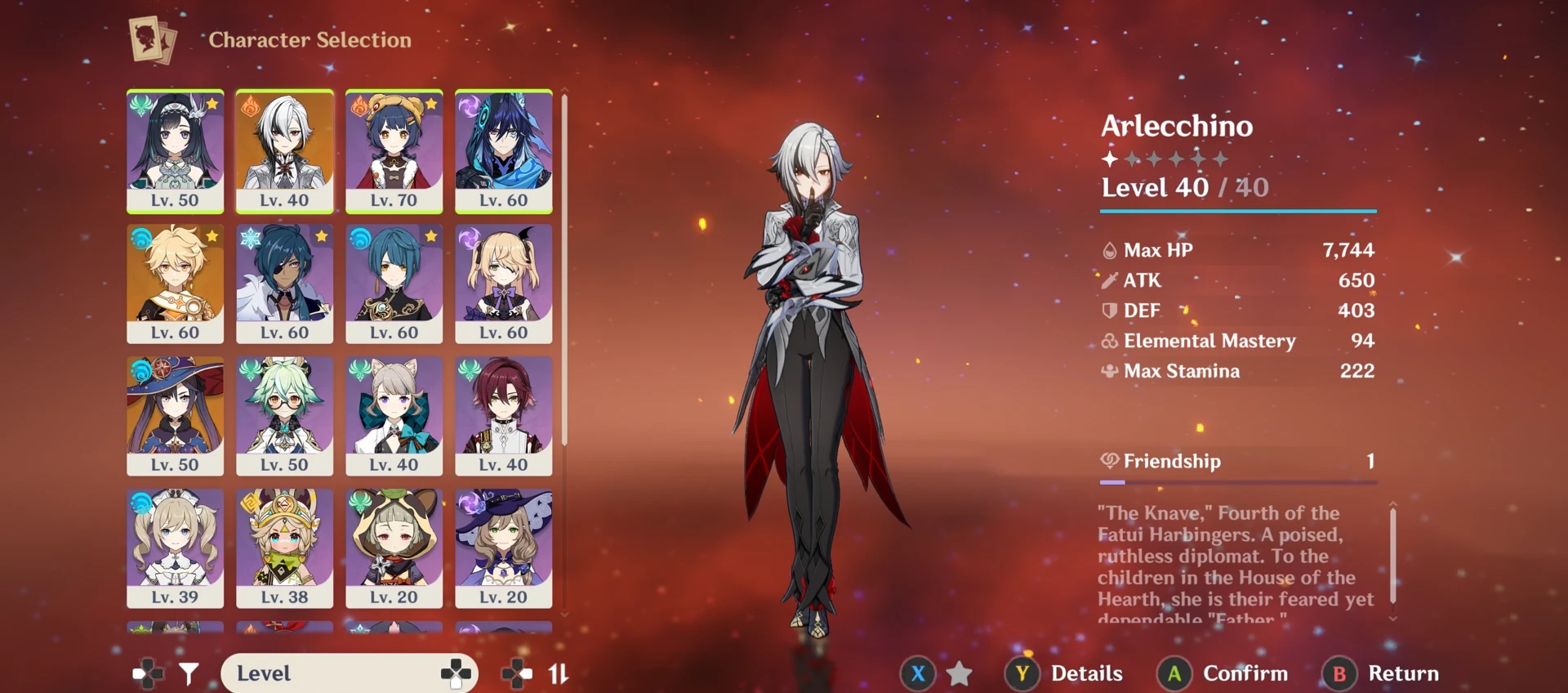Click the Elemental Mastery icon
Viewport: 1568px width, 693px height.
click(1109, 341)
